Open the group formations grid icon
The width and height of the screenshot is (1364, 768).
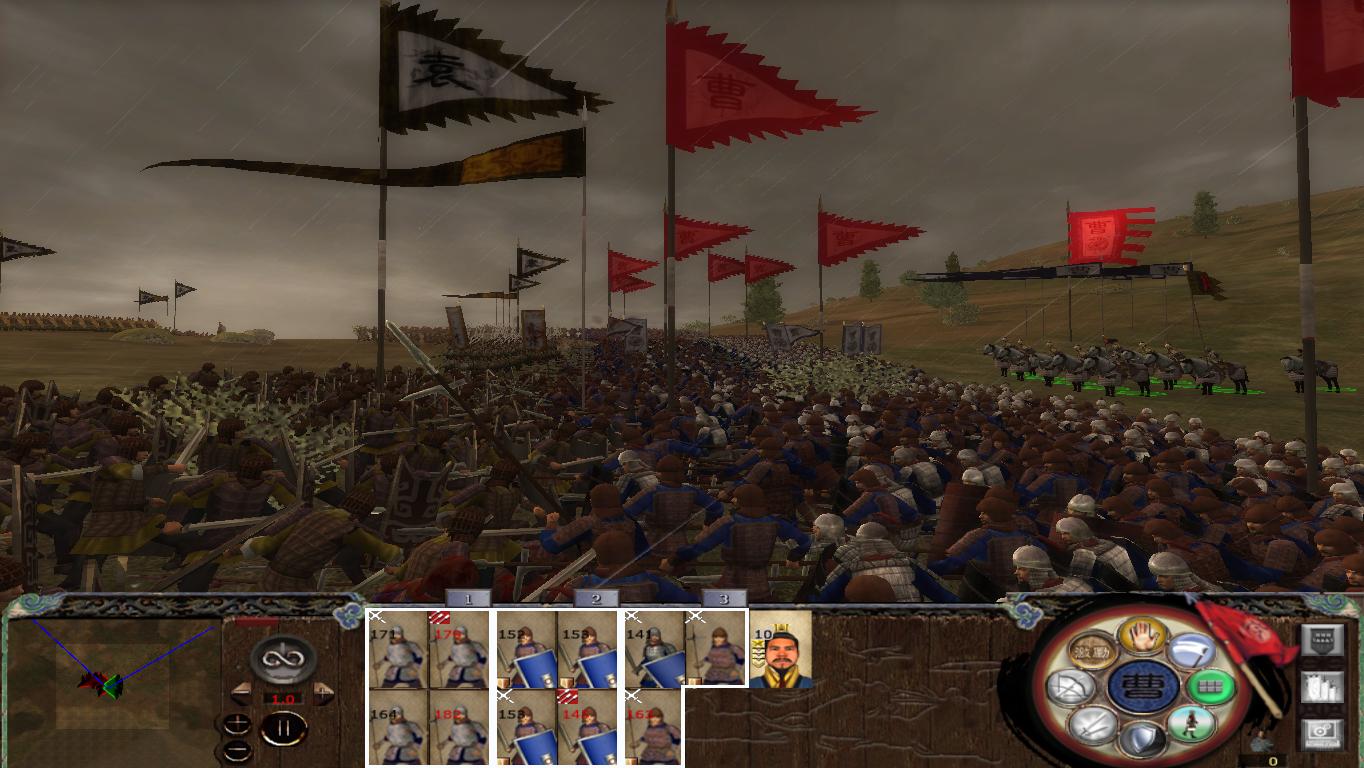1210,686
